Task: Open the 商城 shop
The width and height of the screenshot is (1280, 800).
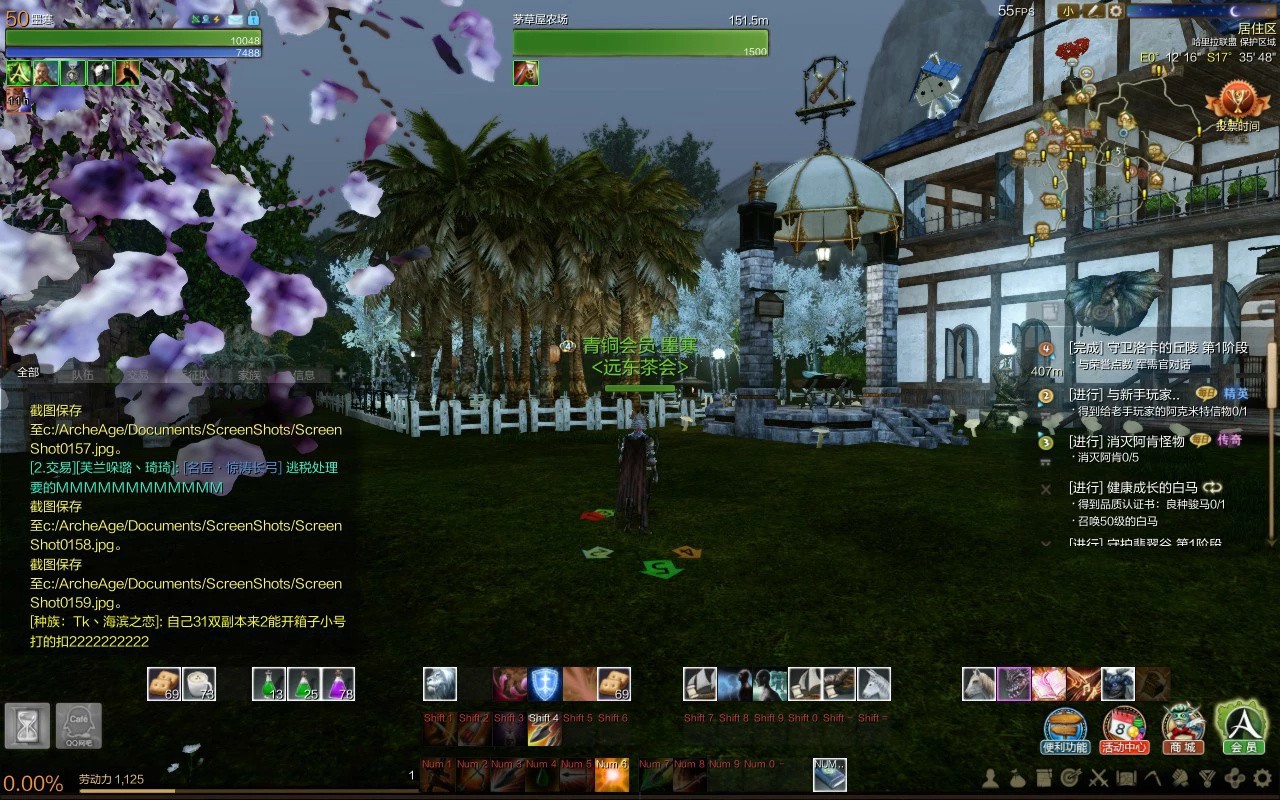Action: click(1182, 730)
